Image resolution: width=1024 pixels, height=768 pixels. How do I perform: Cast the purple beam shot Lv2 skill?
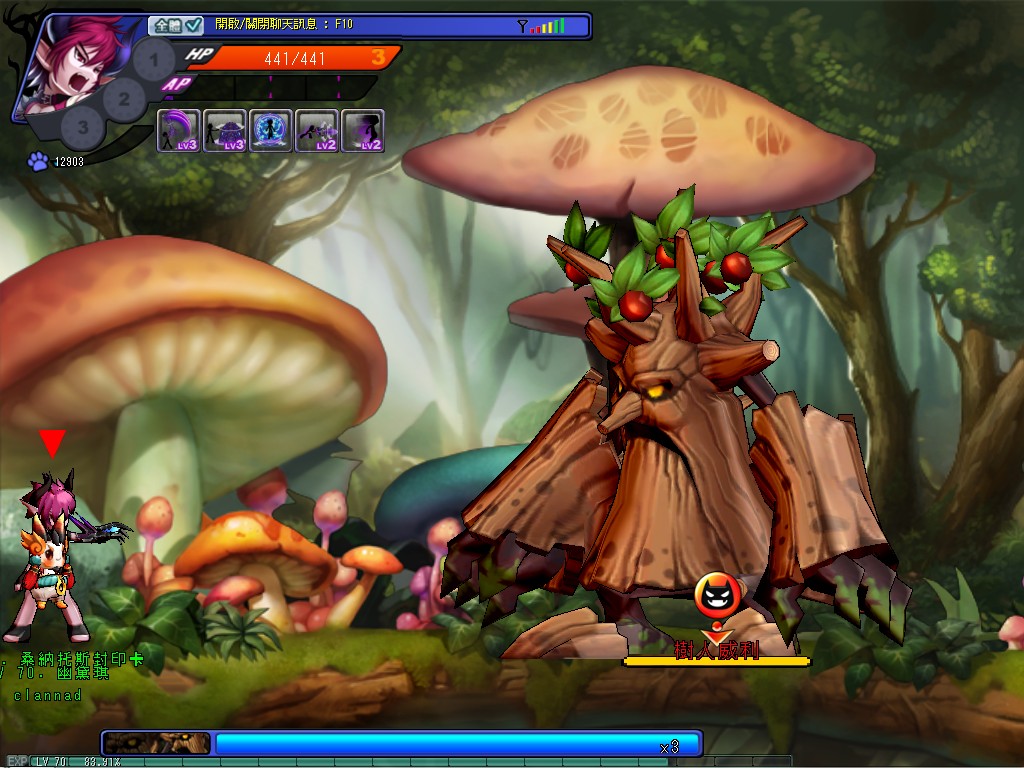(317, 131)
